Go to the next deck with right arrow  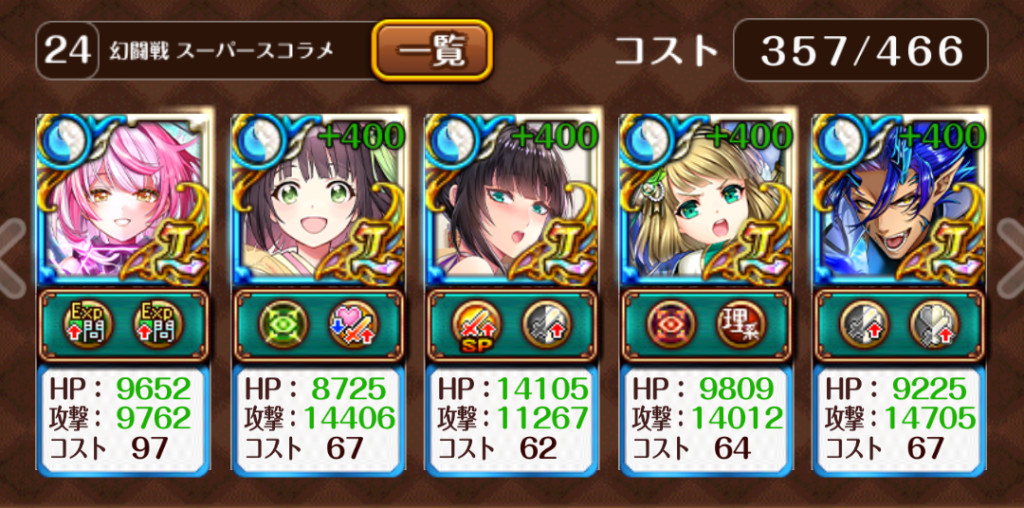pyautogui.click(x=1011, y=254)
